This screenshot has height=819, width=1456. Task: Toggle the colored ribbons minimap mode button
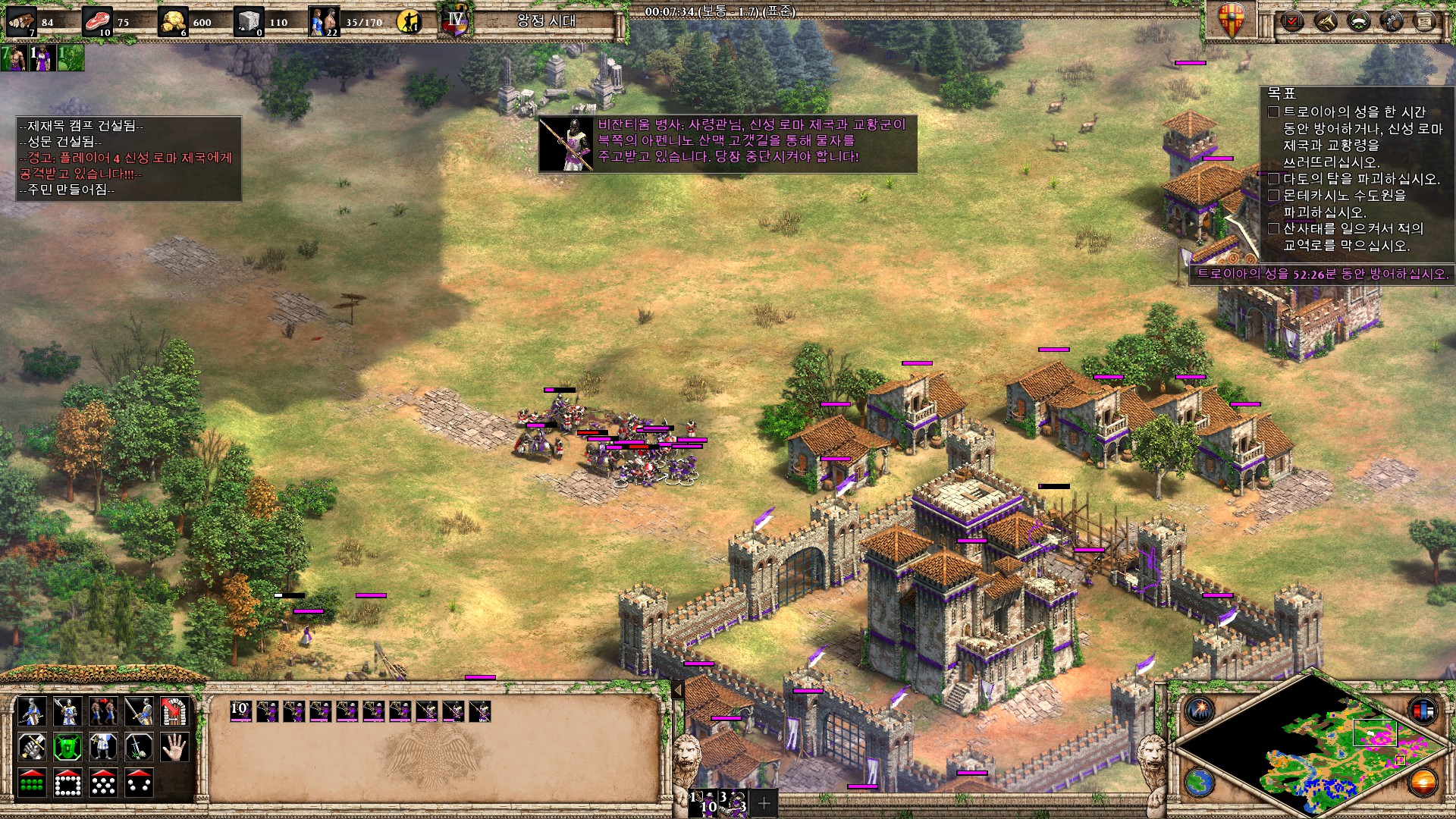pyautogui.click(x=1423, y=711)
